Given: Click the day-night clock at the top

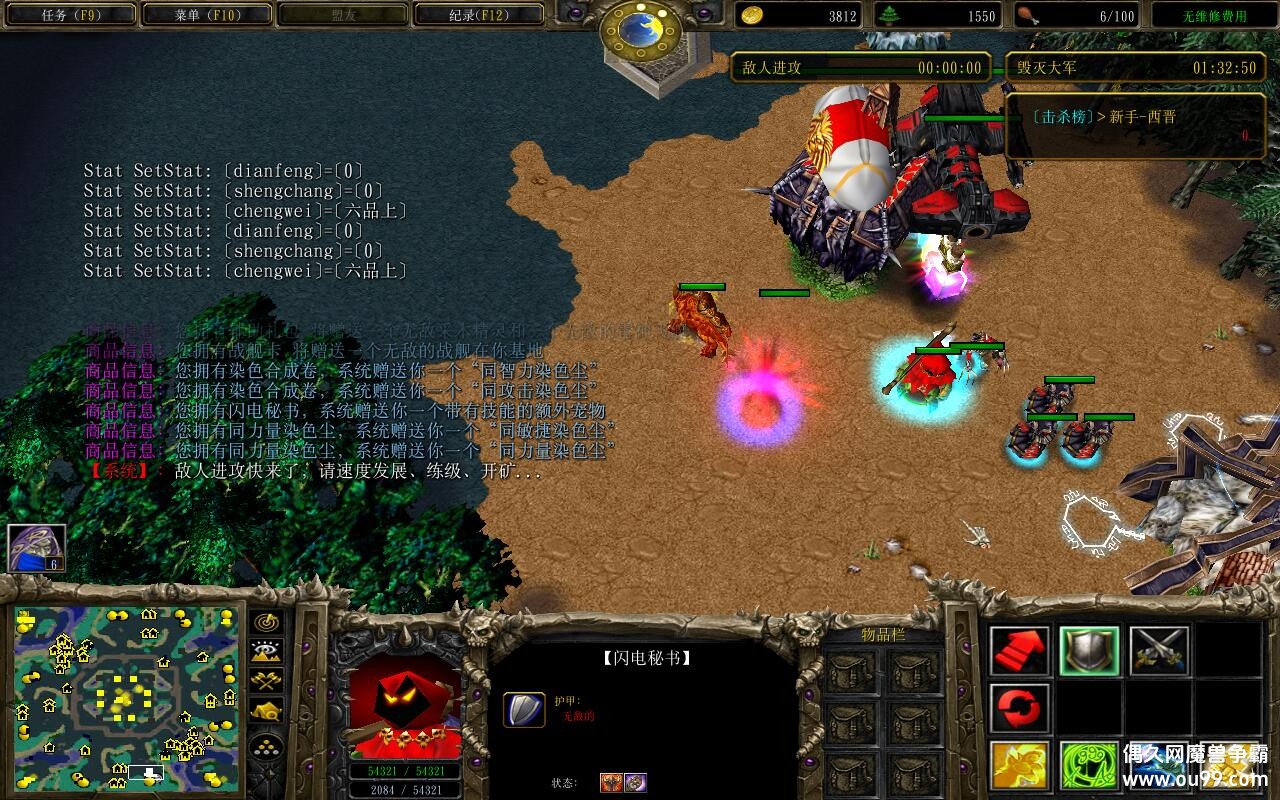Looking at the screenshot, I should tap(640, 30).
